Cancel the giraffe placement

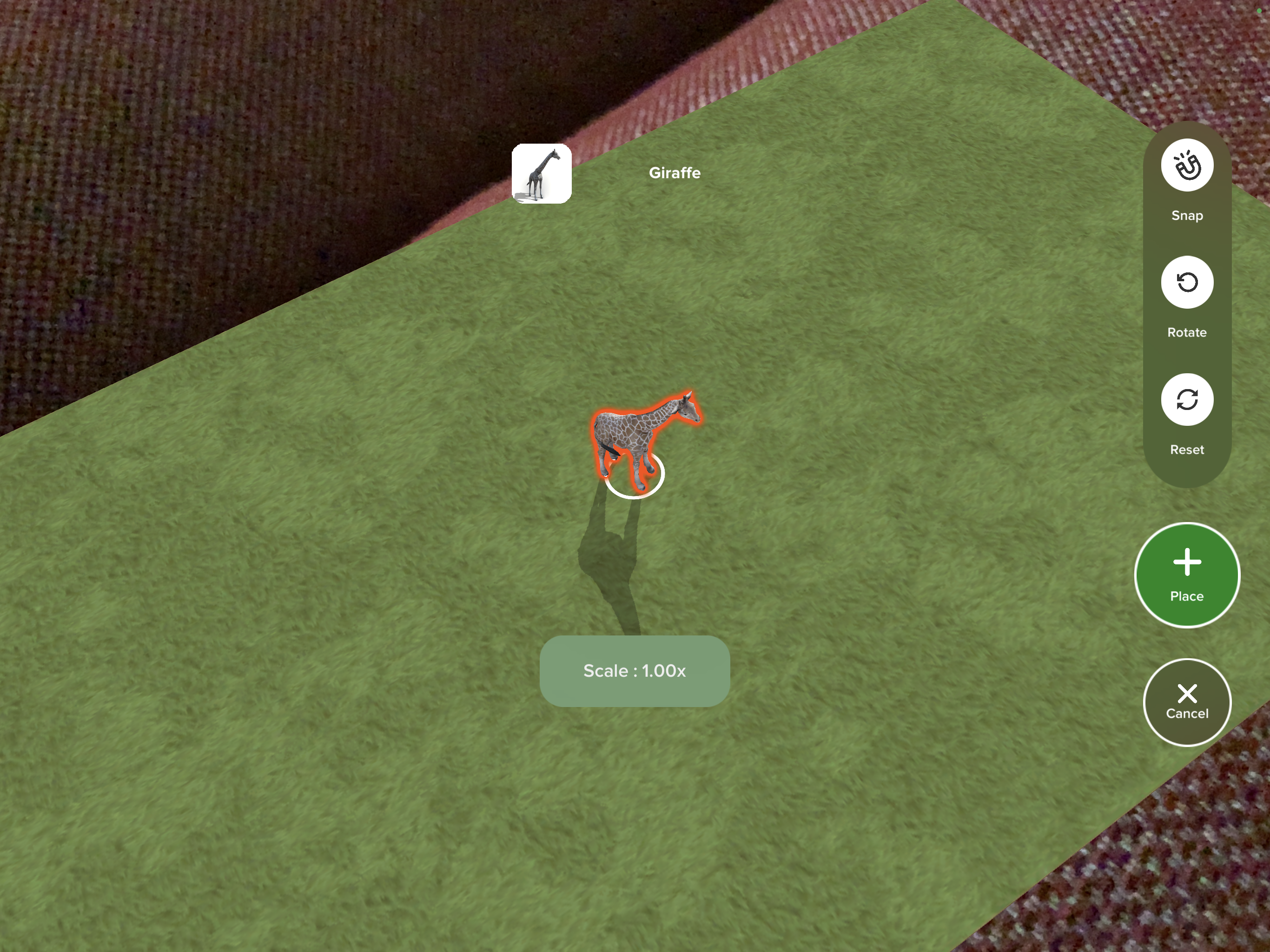coord(1187,701)
